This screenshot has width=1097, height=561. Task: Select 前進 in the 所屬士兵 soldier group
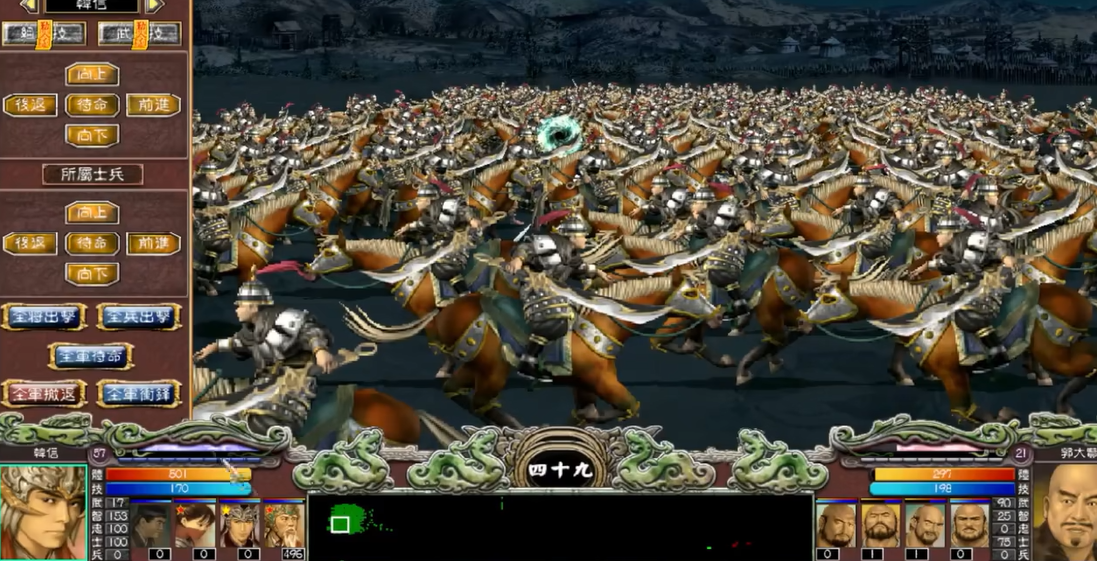pos(153,244)
